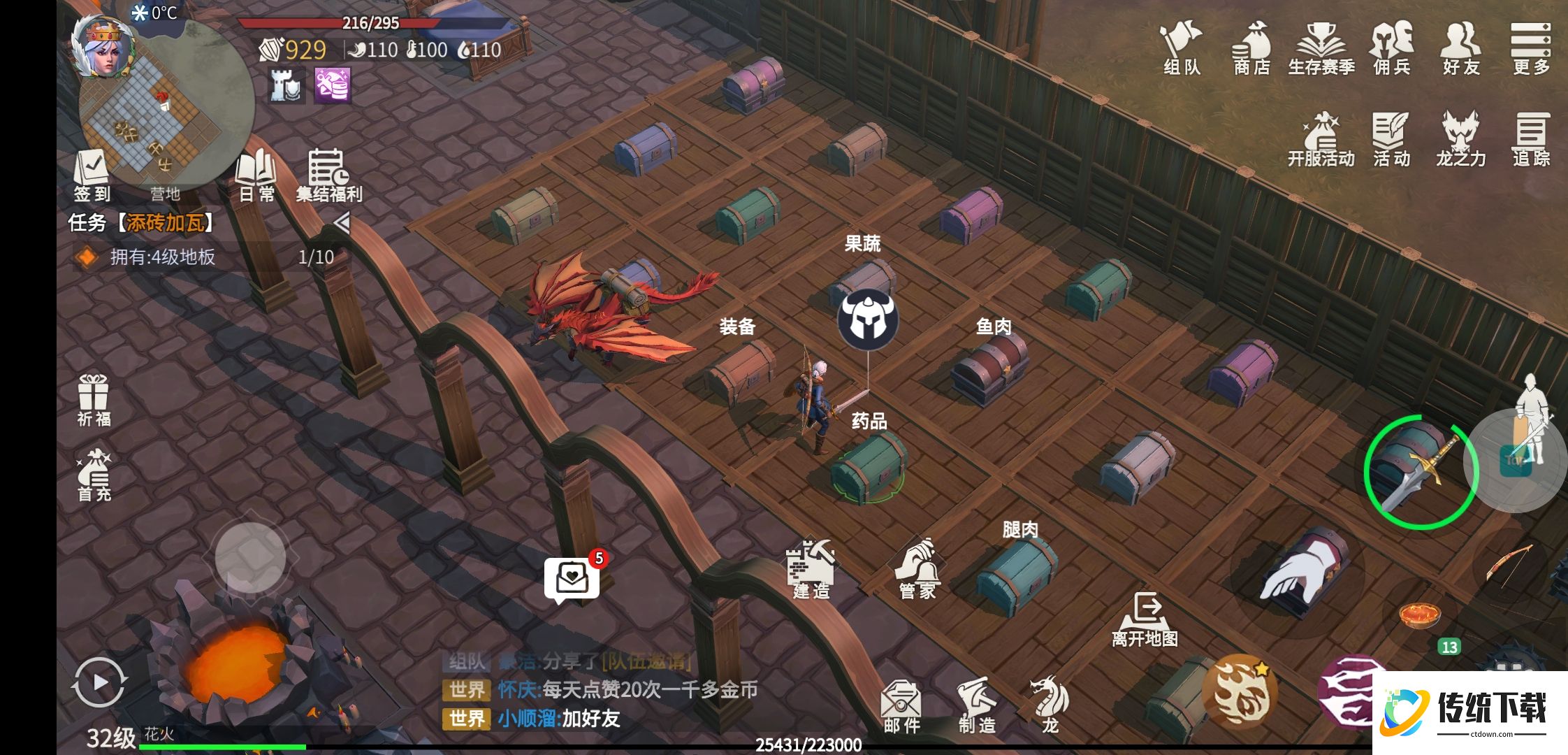Open the 组队 team menu
Image resolution: width=1568 pixels, height=755 pixels.
click(1181, 48)
